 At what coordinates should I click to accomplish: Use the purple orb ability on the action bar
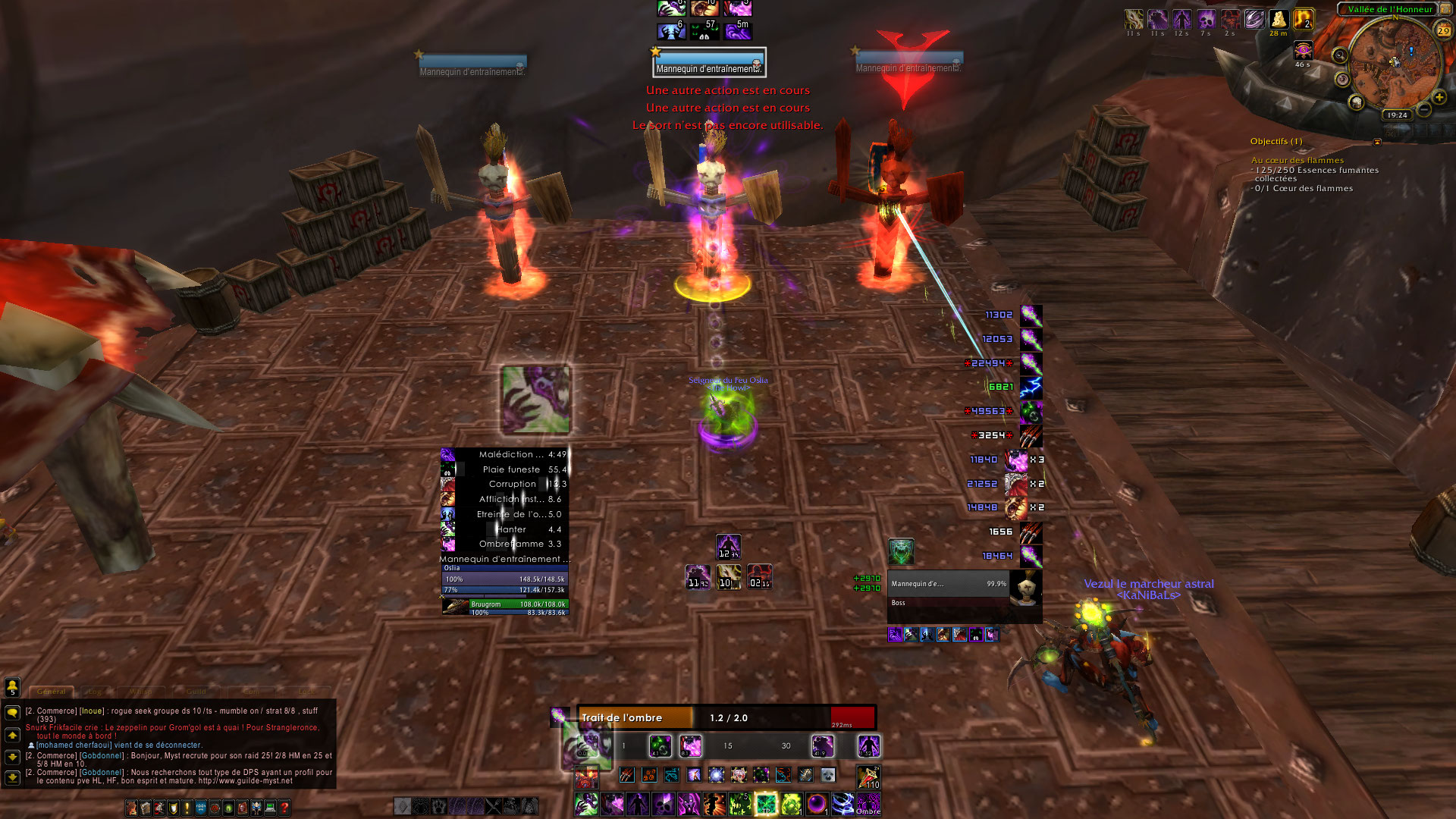click(x=817, y=803)
